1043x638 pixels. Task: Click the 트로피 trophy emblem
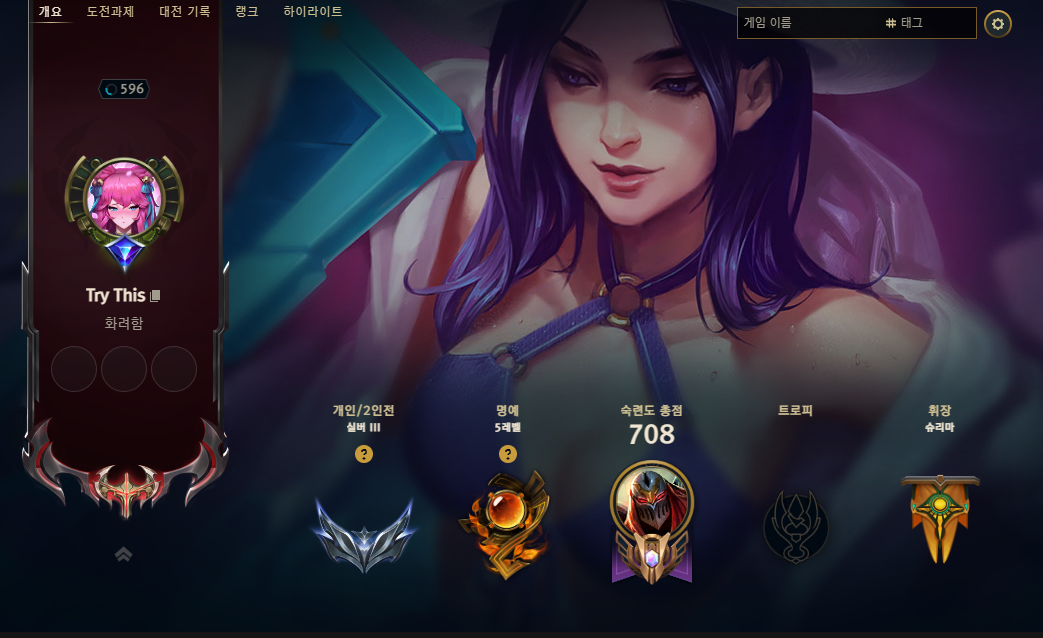point(795,524)
